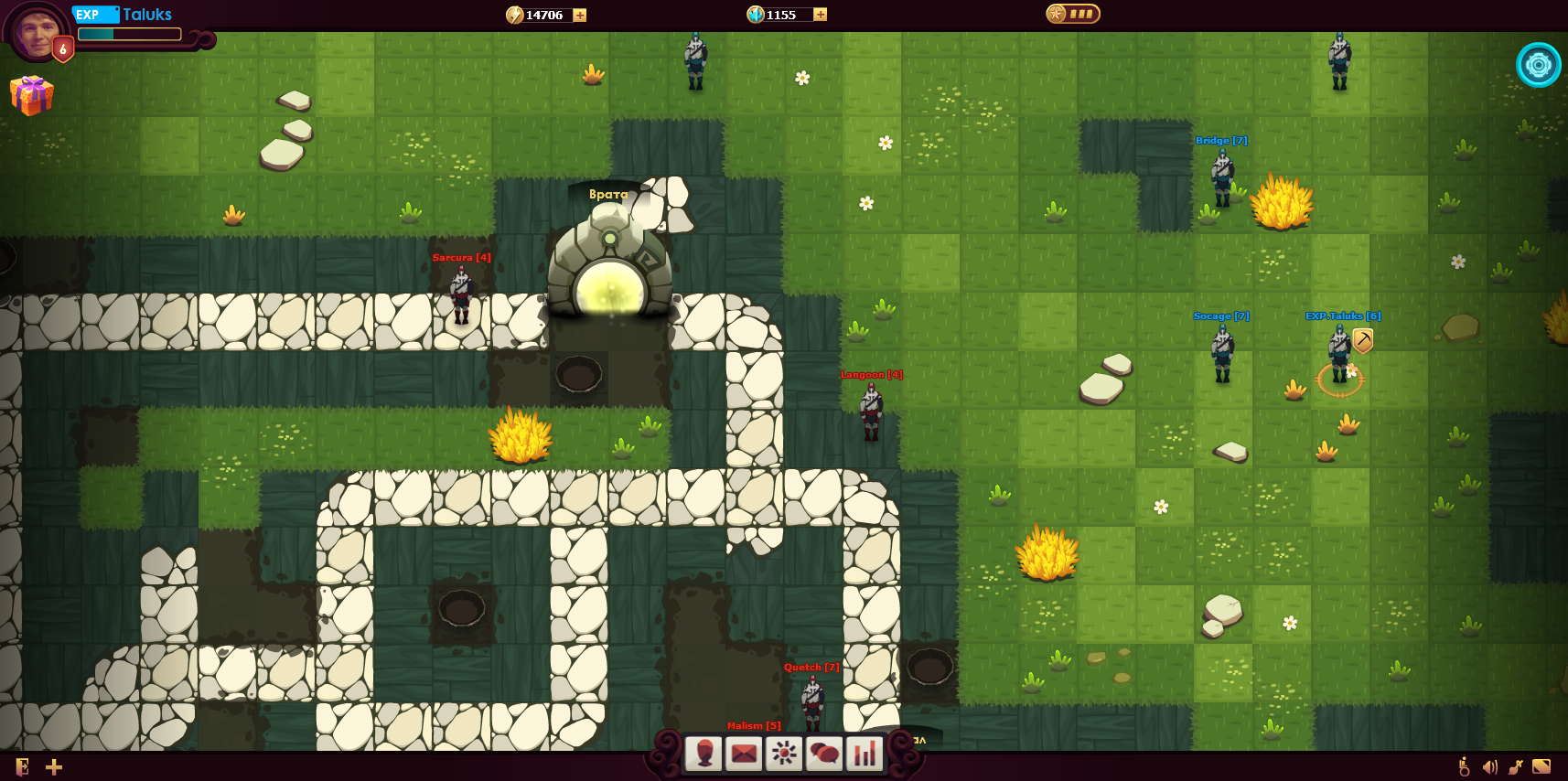Click the plus icon in bottom-left corner
Viewport: 1568px width, 781px height.
[54, 766]
